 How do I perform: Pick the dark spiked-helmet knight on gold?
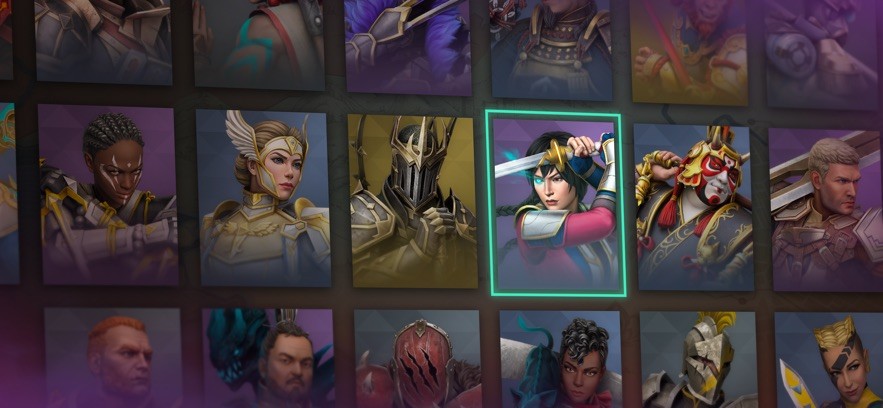point(412,200)
